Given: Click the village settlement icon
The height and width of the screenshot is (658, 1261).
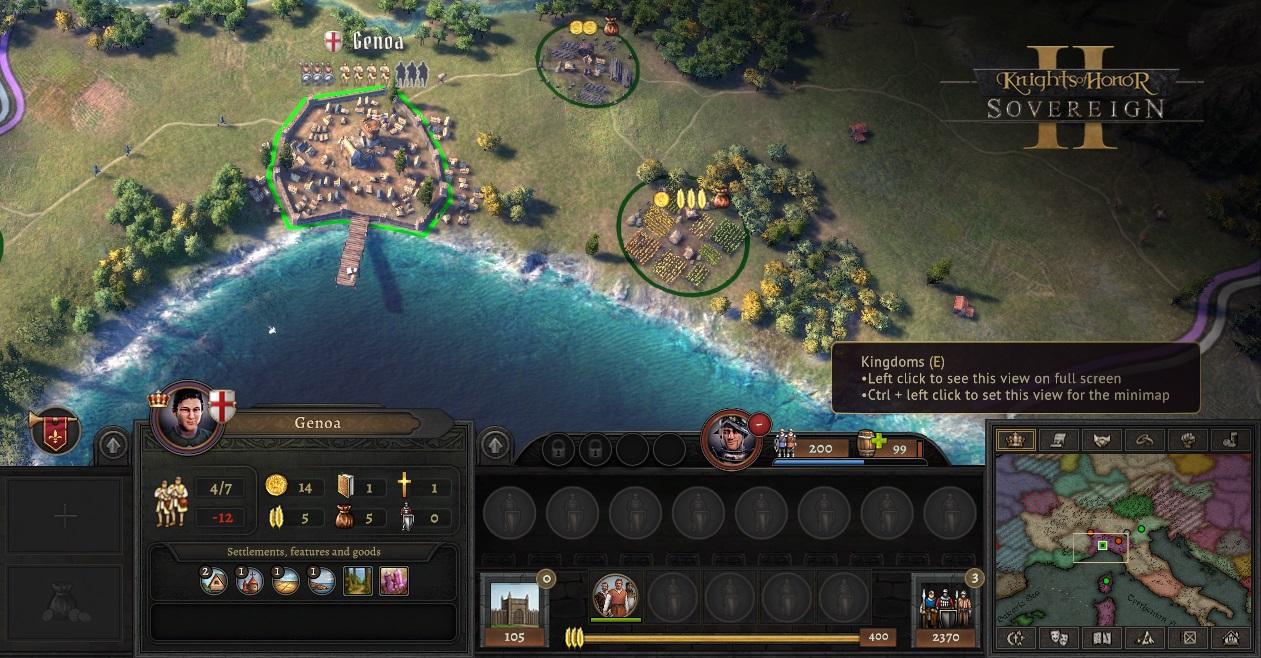Looking at the screenshot, I should (213, 581).
